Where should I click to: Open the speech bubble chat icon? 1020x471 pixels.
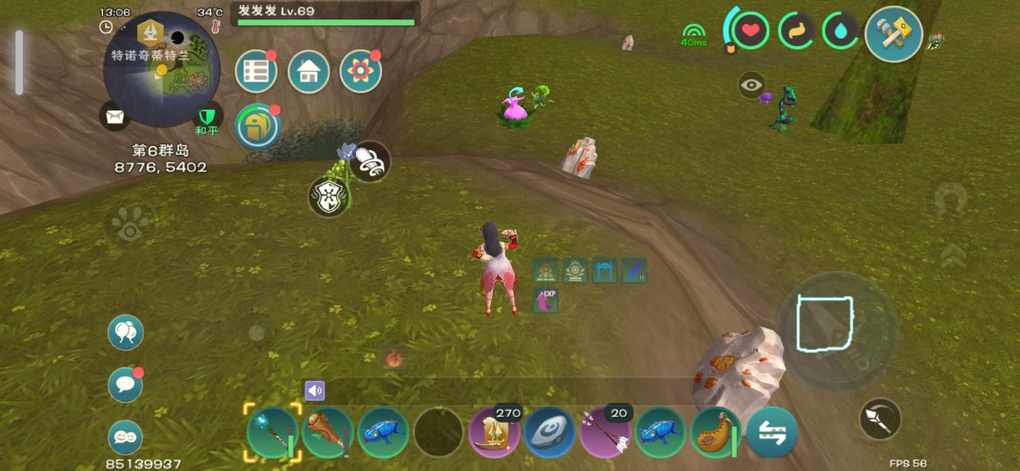point(125,384)
